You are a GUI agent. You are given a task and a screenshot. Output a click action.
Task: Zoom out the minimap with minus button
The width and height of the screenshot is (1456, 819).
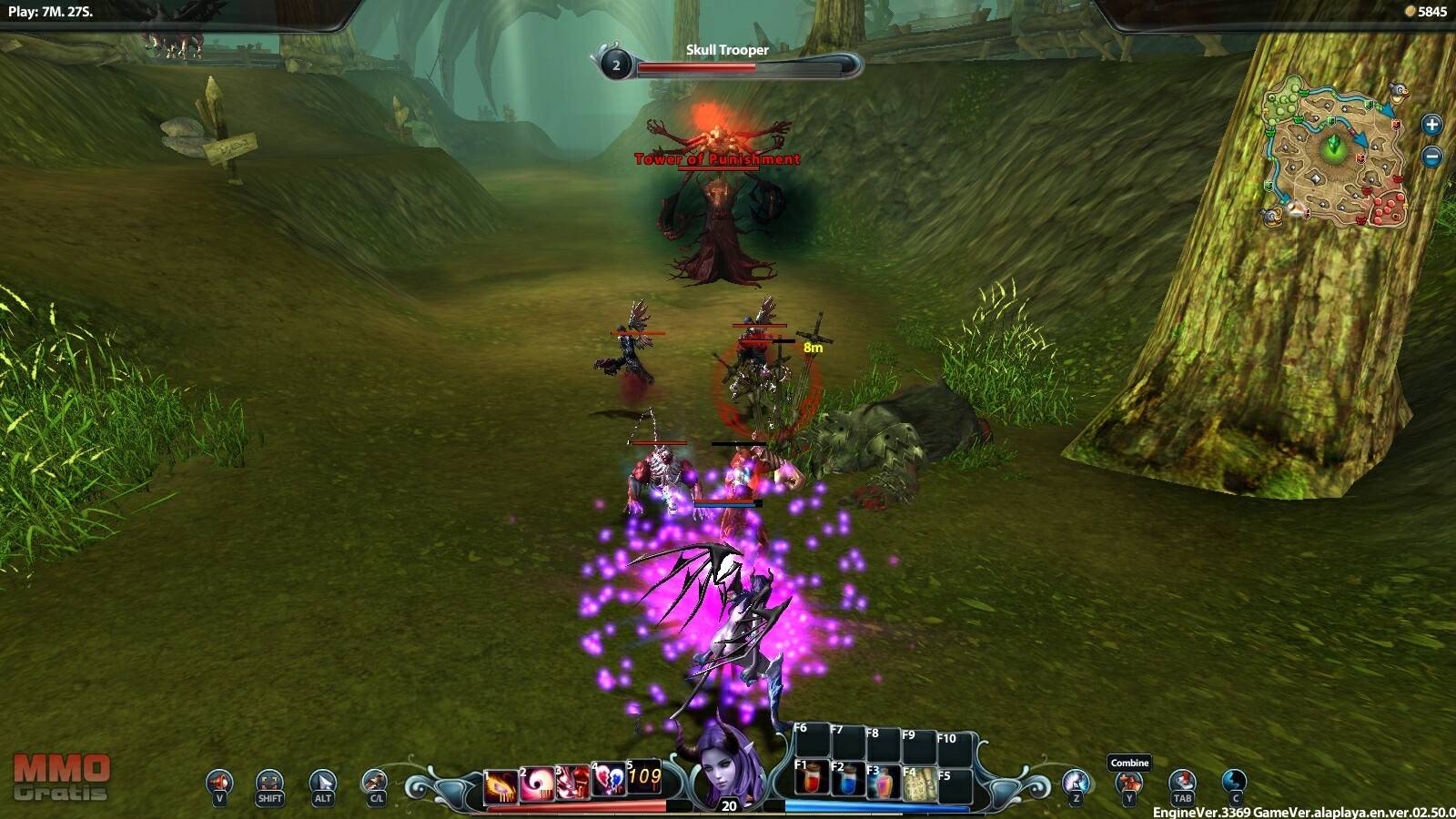[1431, 157]
